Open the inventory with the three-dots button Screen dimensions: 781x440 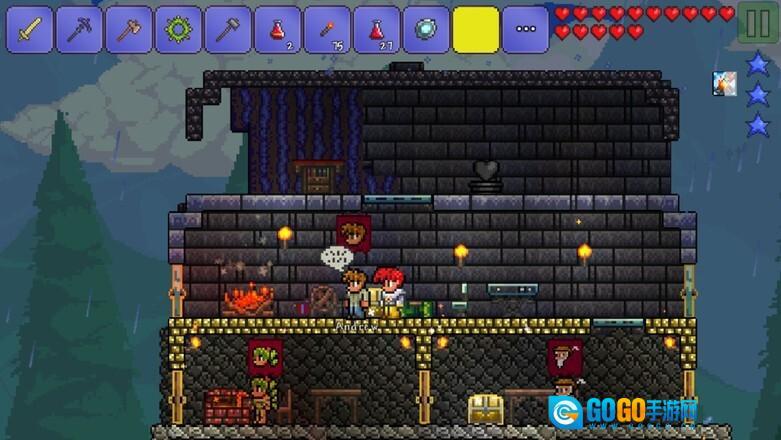tap(525, 30)
